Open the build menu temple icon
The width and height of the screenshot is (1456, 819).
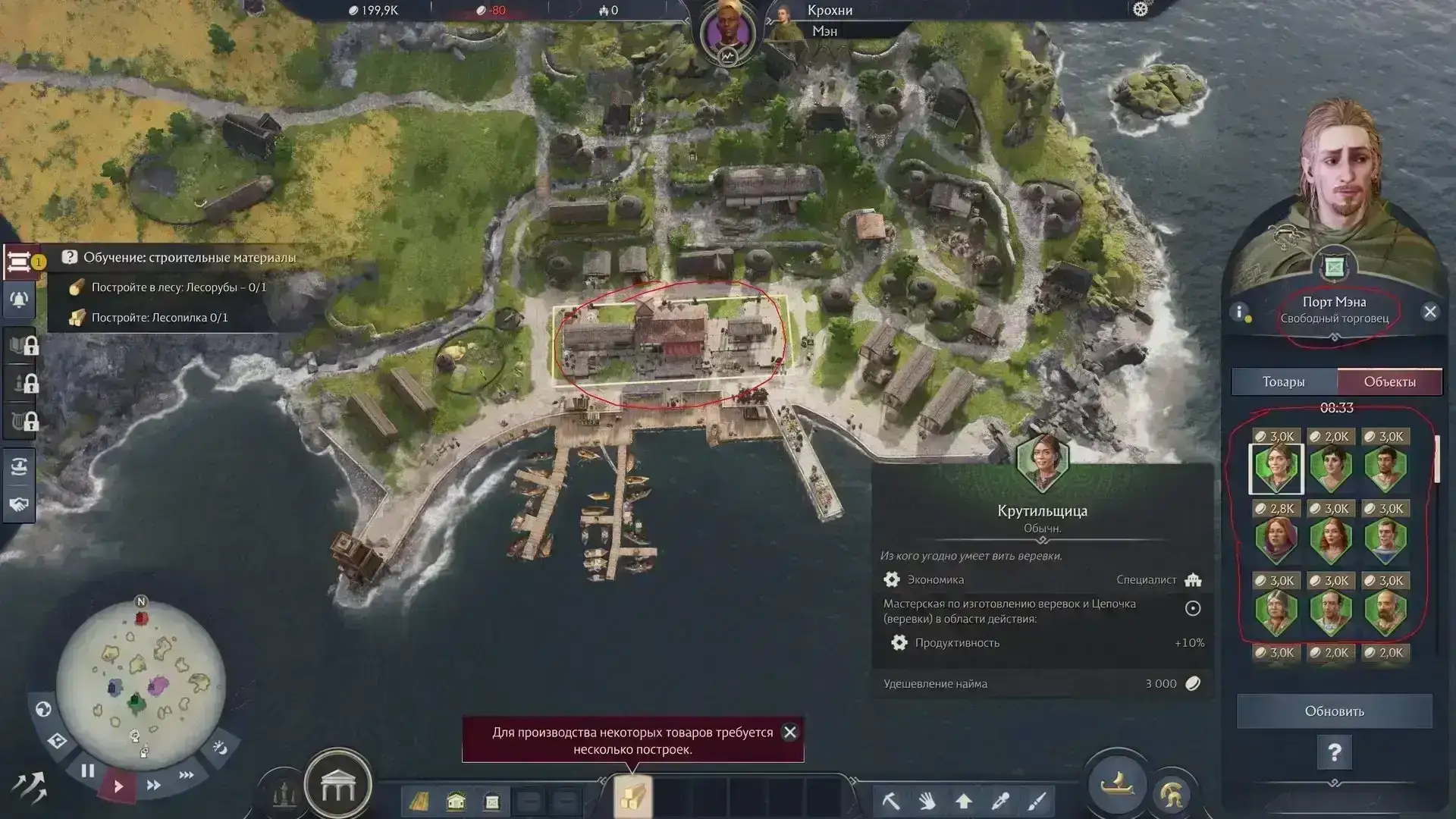point(337,787)
